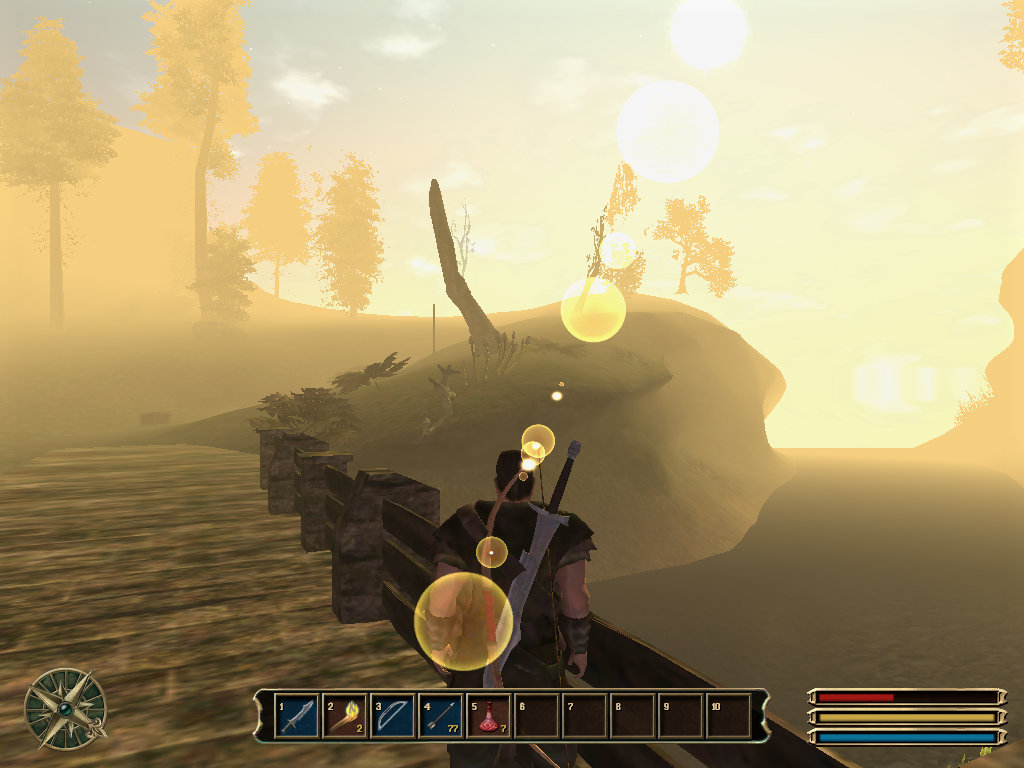The image size is (1024, 768).
Task: Click the compass rose
Action: (66, 709)
